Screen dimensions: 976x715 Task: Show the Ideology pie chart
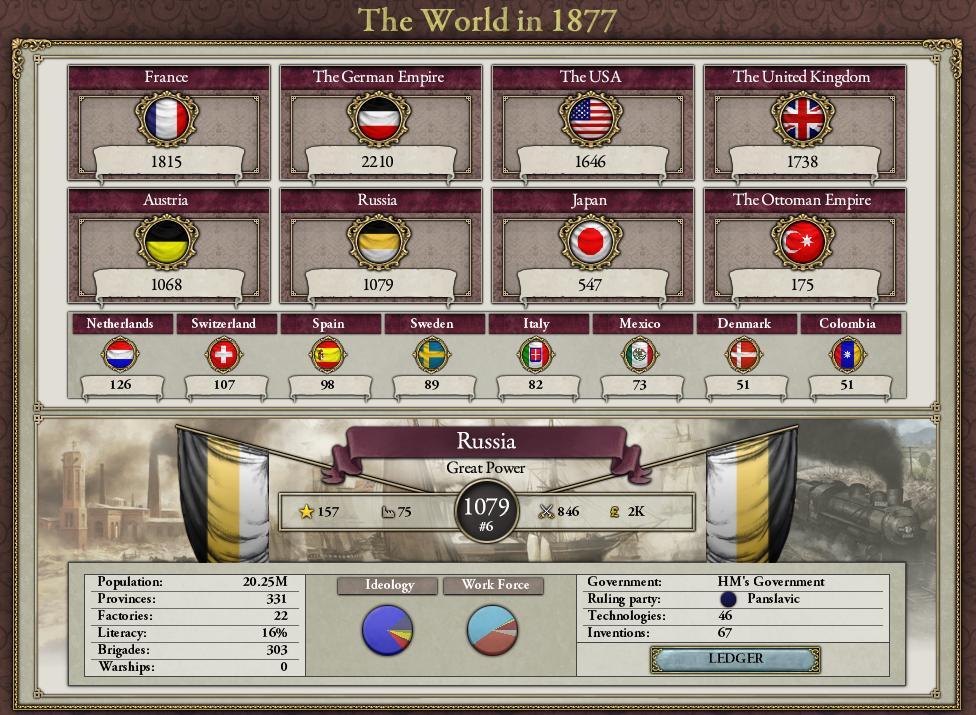[387, 630]
